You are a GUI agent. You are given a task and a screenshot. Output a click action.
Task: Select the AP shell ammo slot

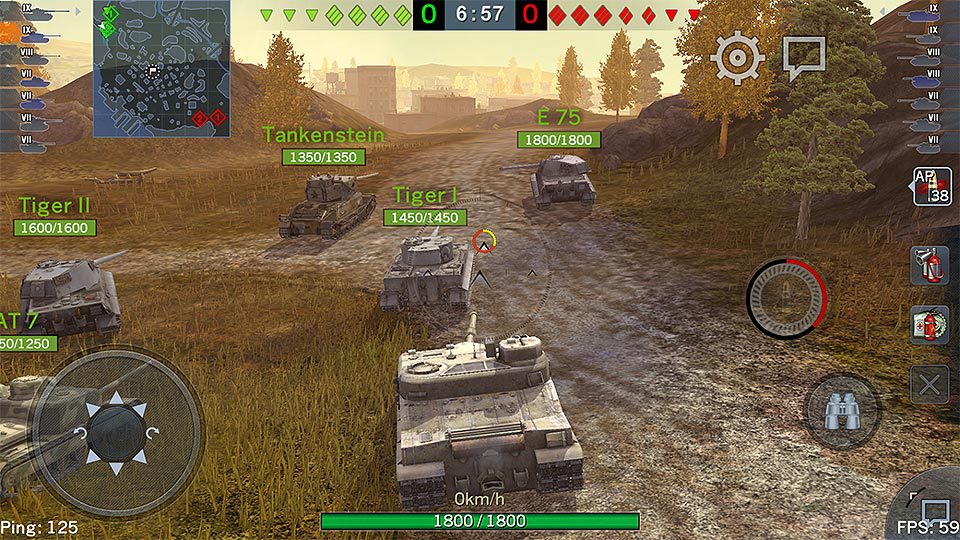[x=930, y=186]
